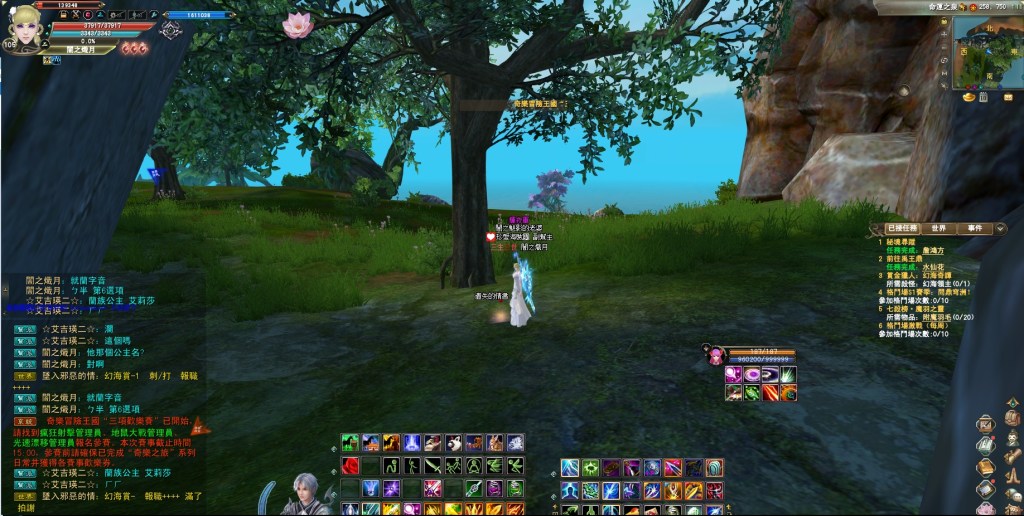Switch to the 世界 tab in quest tracker

pos(937,228)
